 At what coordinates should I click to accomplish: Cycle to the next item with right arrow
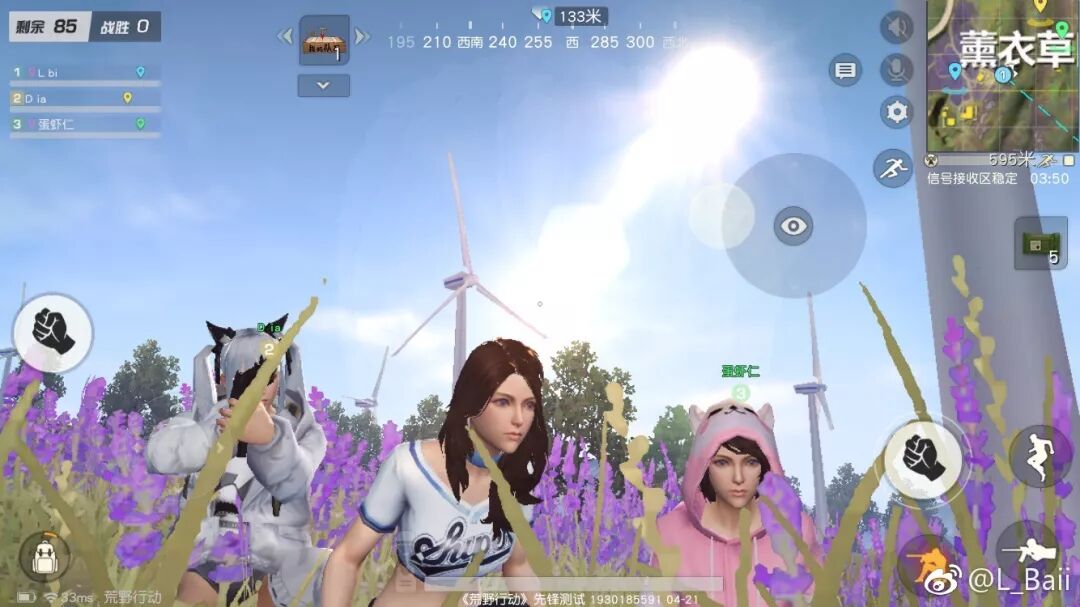362,37
